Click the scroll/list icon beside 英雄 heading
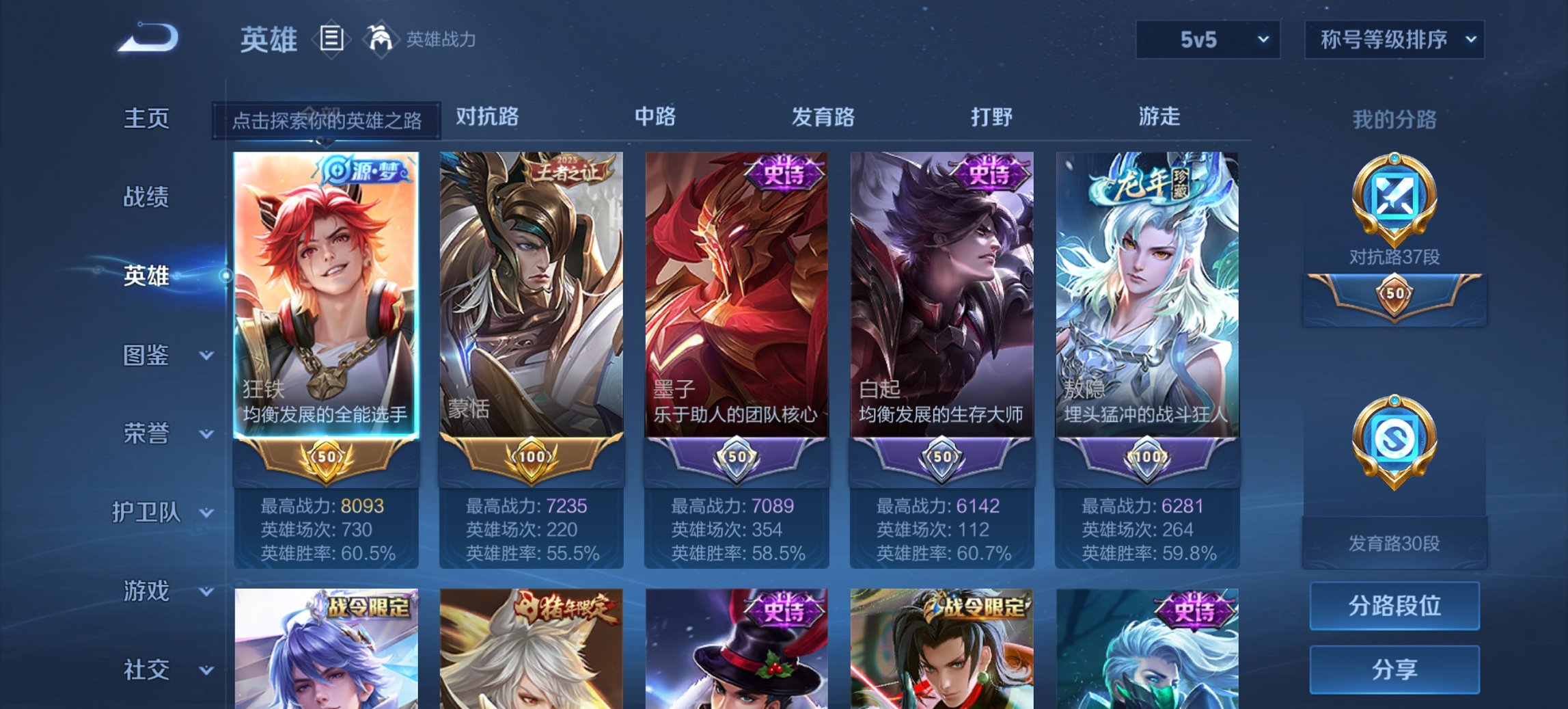This screenshot has height=709, width=1568. pos(331,39)
